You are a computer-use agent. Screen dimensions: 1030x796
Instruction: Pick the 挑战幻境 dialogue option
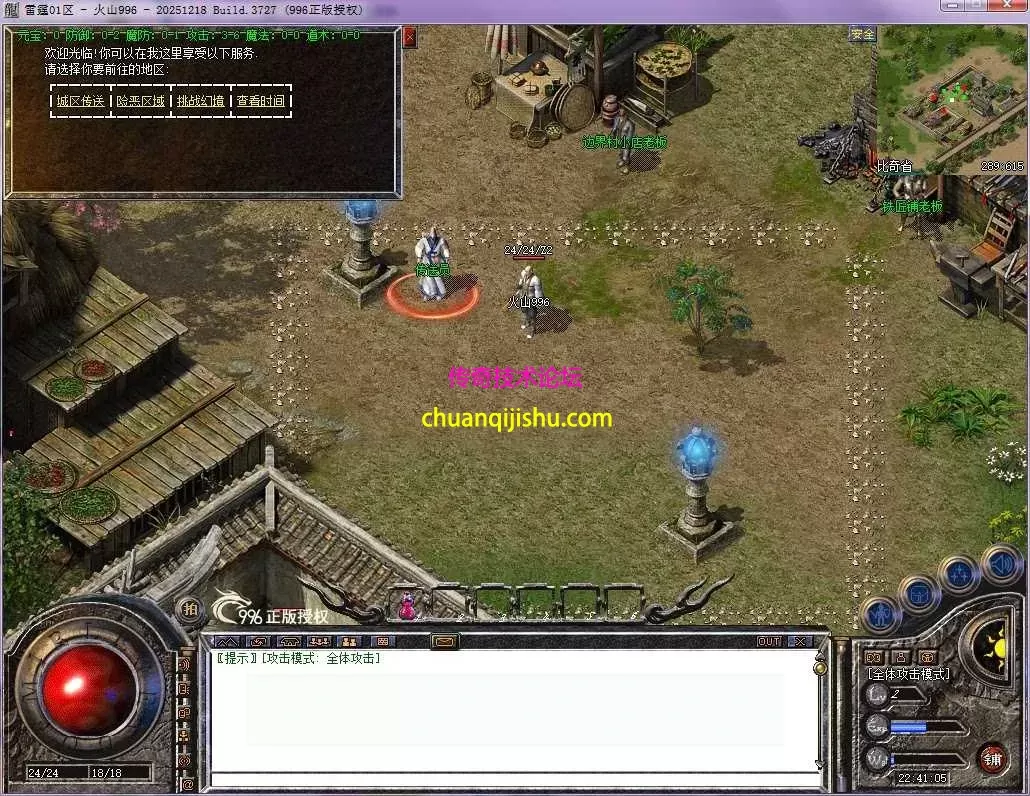pos(201,101)
